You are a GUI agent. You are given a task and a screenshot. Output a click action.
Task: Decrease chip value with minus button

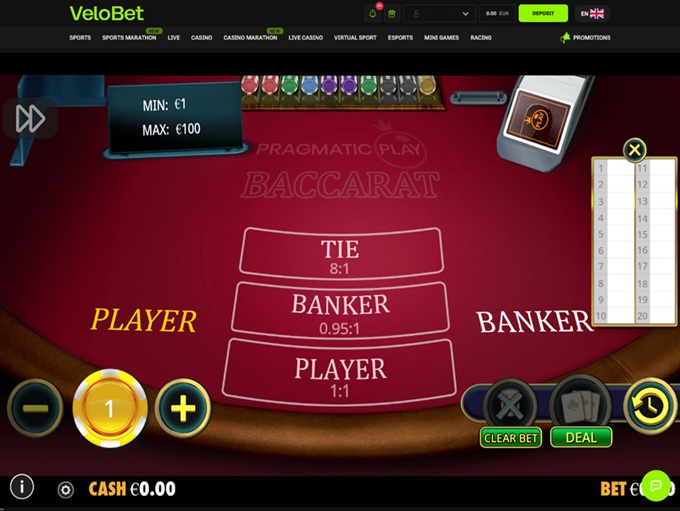click(x=35, y=407)
